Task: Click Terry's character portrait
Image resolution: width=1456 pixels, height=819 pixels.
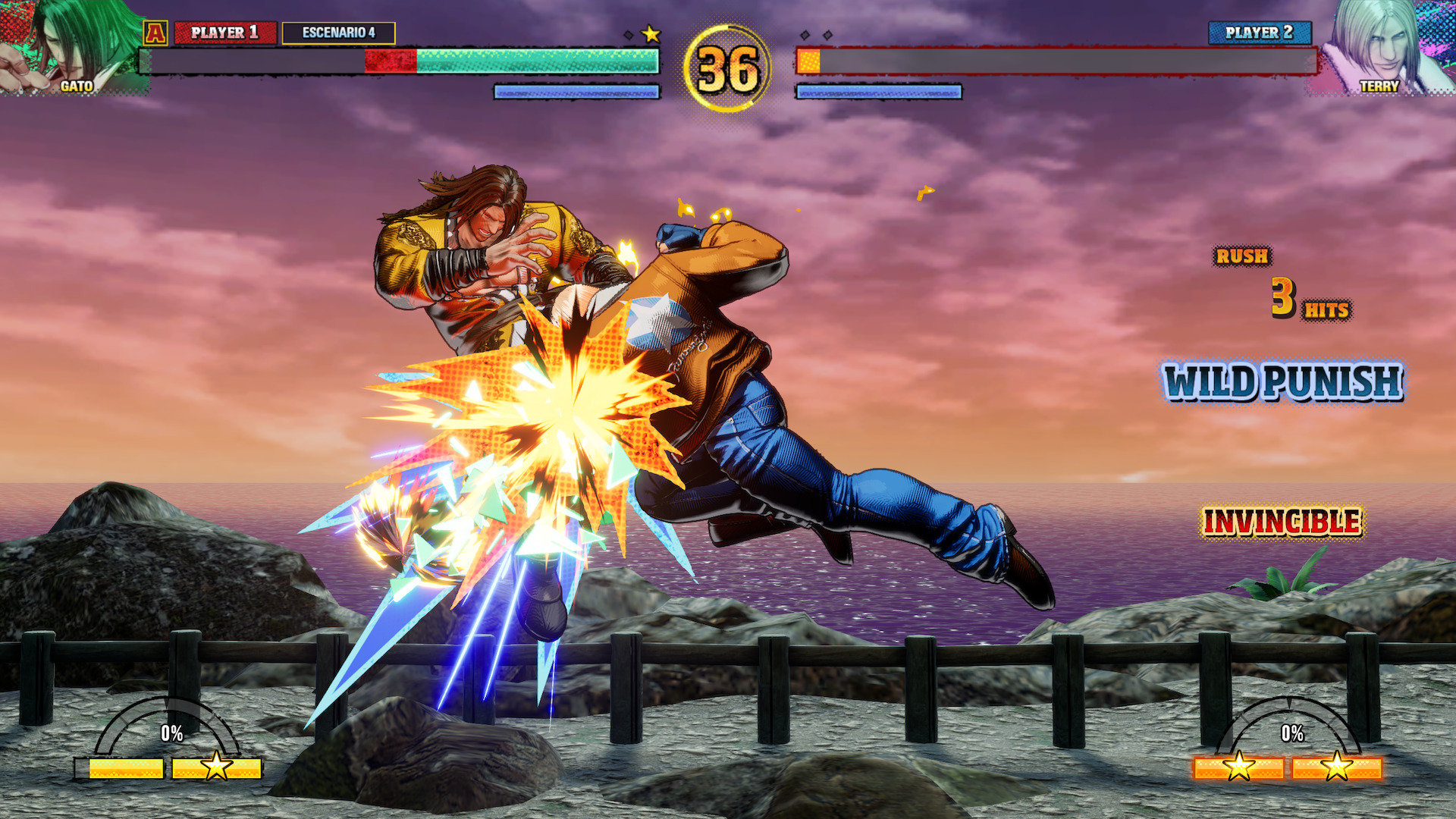Action: [1385, 47]
